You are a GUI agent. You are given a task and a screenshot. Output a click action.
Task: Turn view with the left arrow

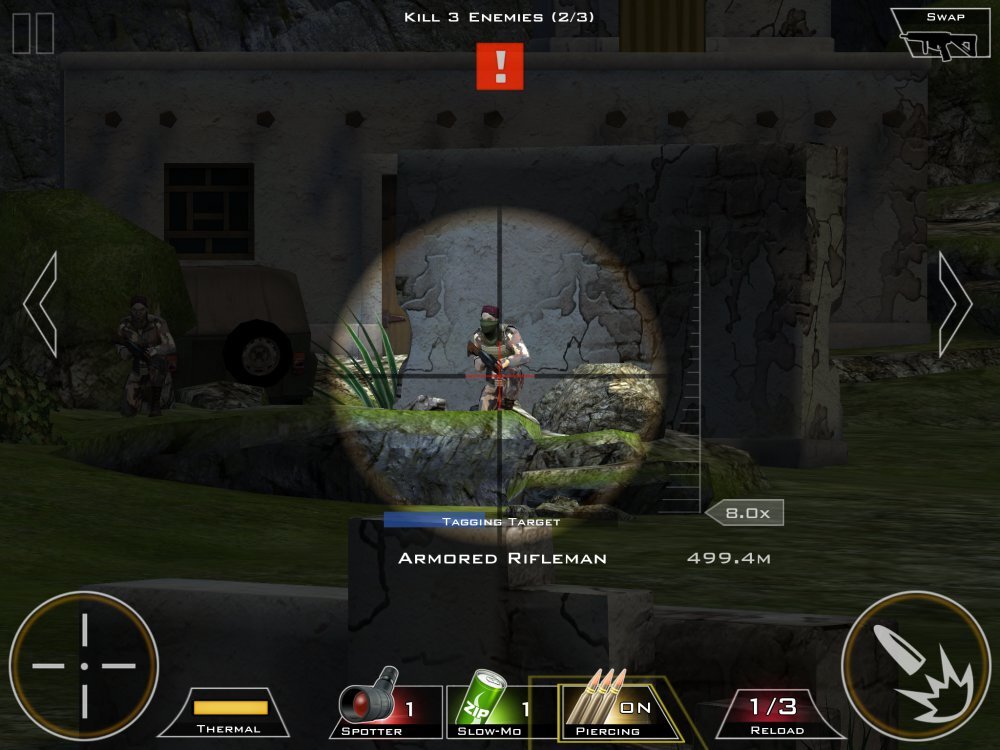(41, 304)
